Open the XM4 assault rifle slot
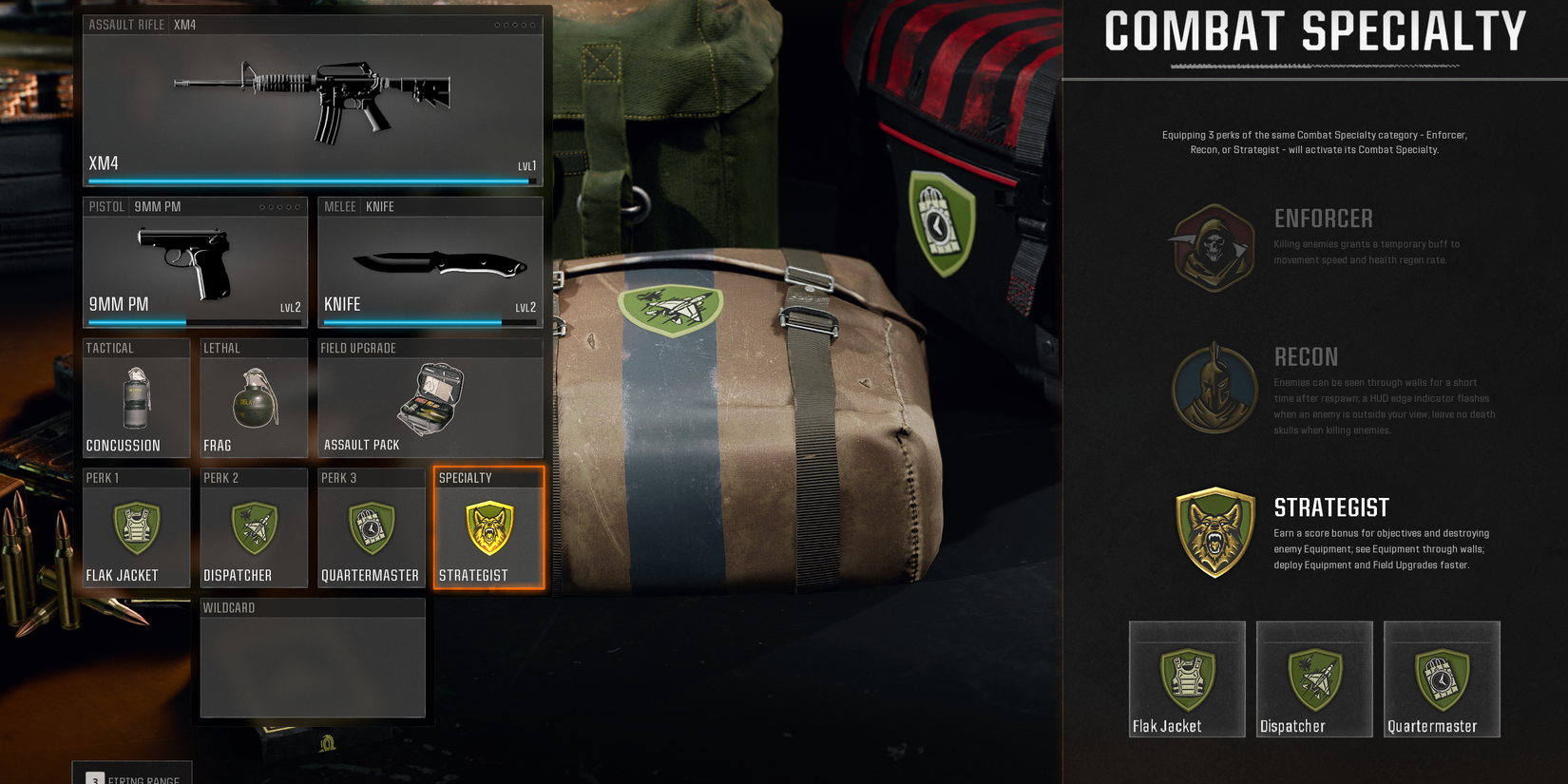 point(313,95)
